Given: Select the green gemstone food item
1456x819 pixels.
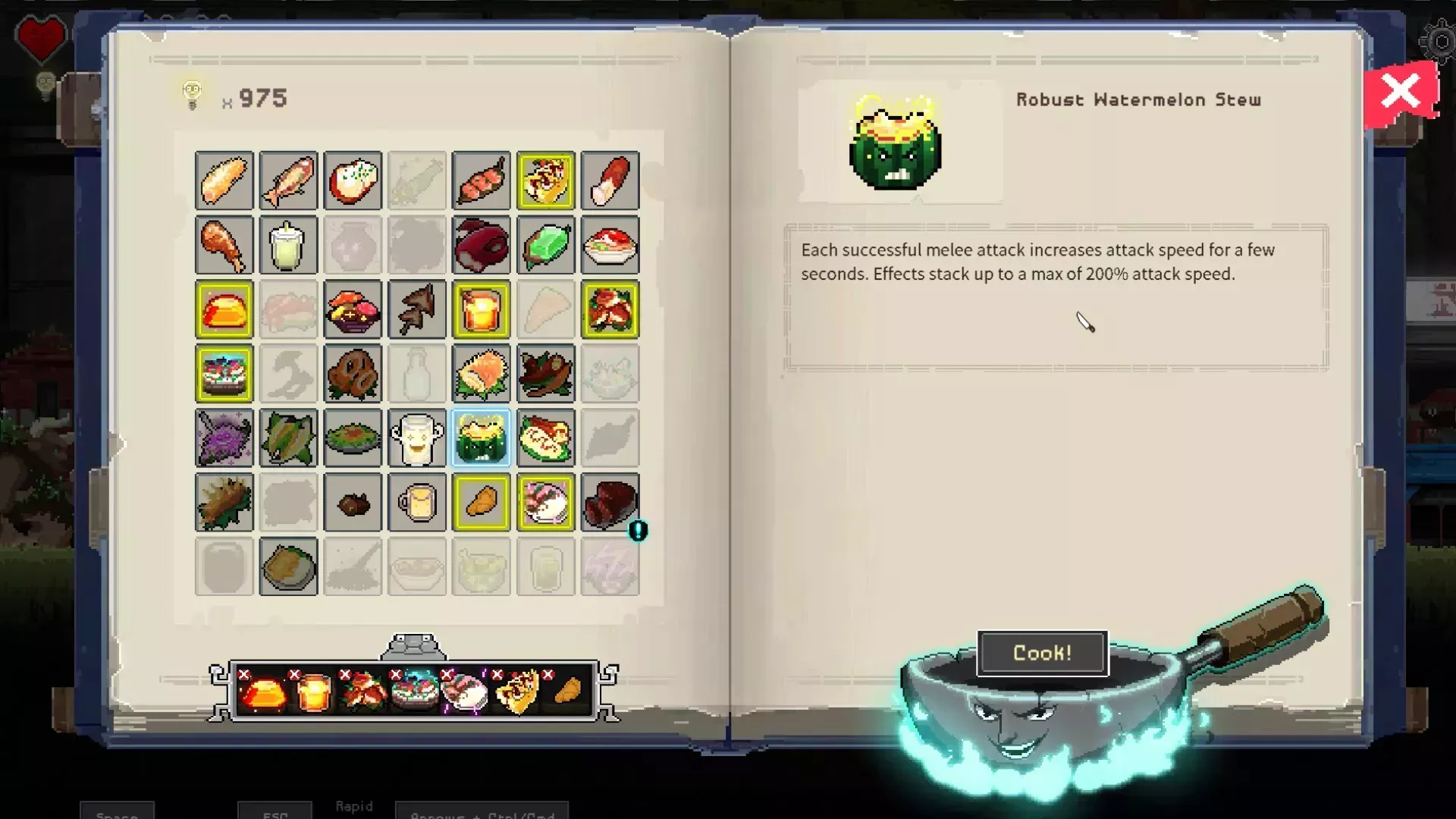Looking at the screenshot, I should (546, 246).
